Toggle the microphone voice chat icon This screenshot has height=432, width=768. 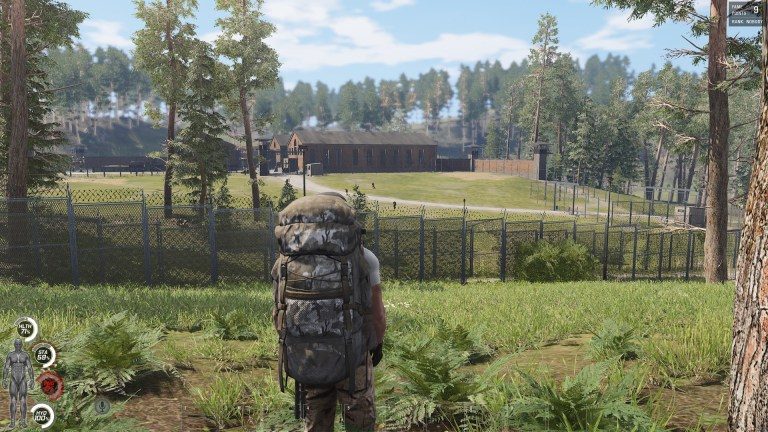[x=102, y=405]
